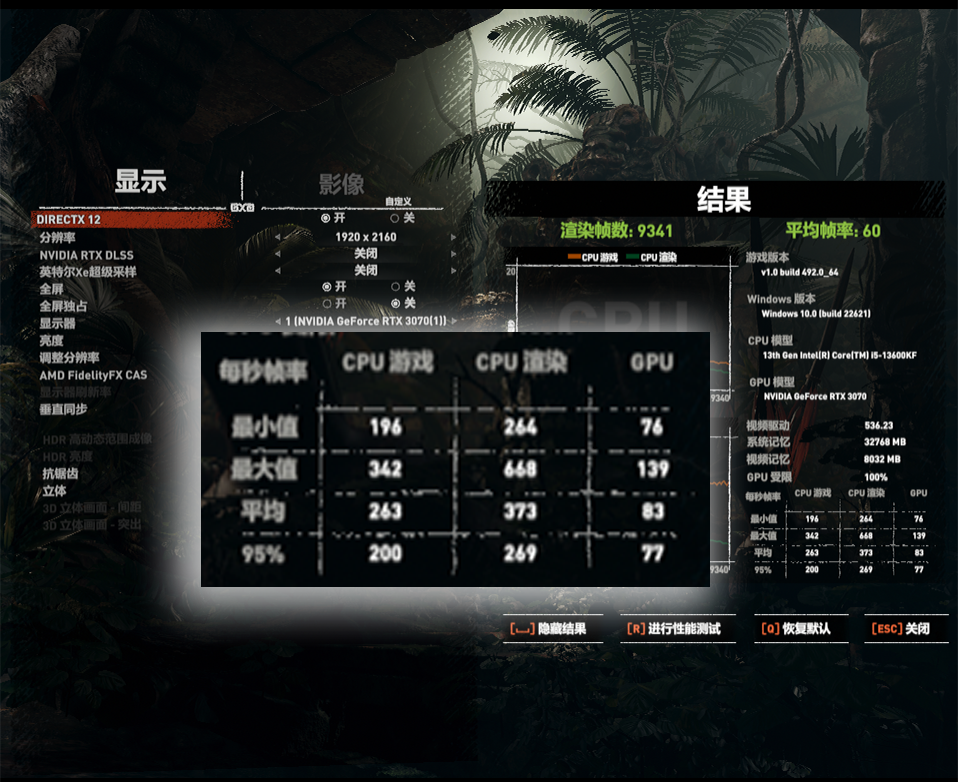Screen dimensions: 958x782
Task: Select the 亮度 brightness entry
Action: [x=53, y=340]
